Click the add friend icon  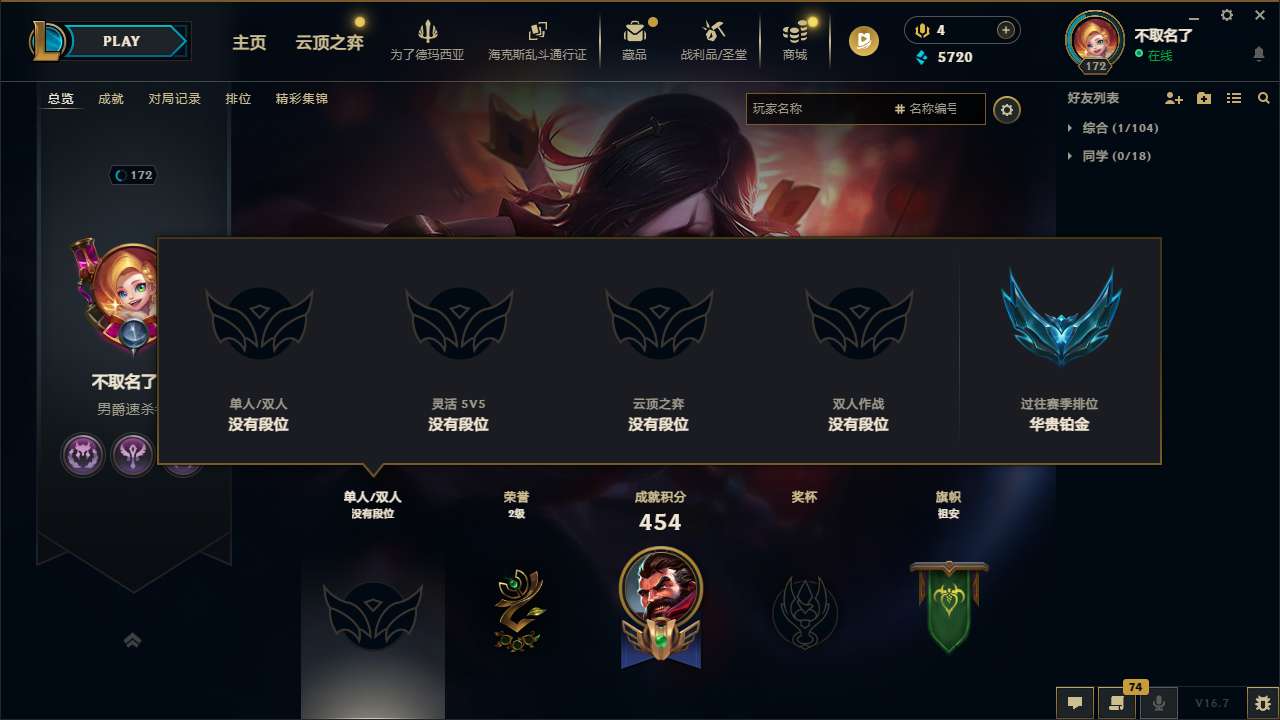(x=1172, y=98)
